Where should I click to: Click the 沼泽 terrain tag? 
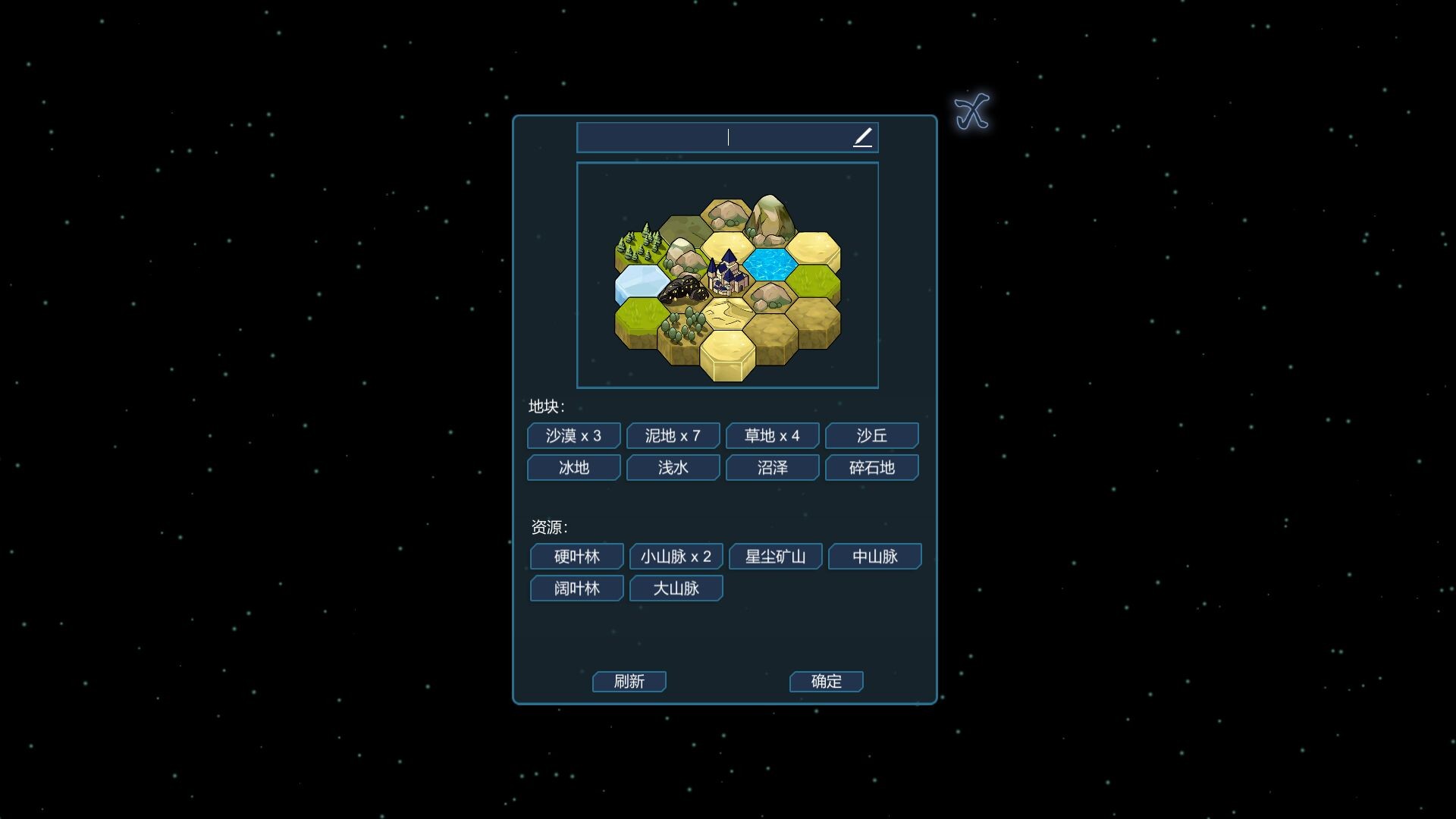point(773,468)
